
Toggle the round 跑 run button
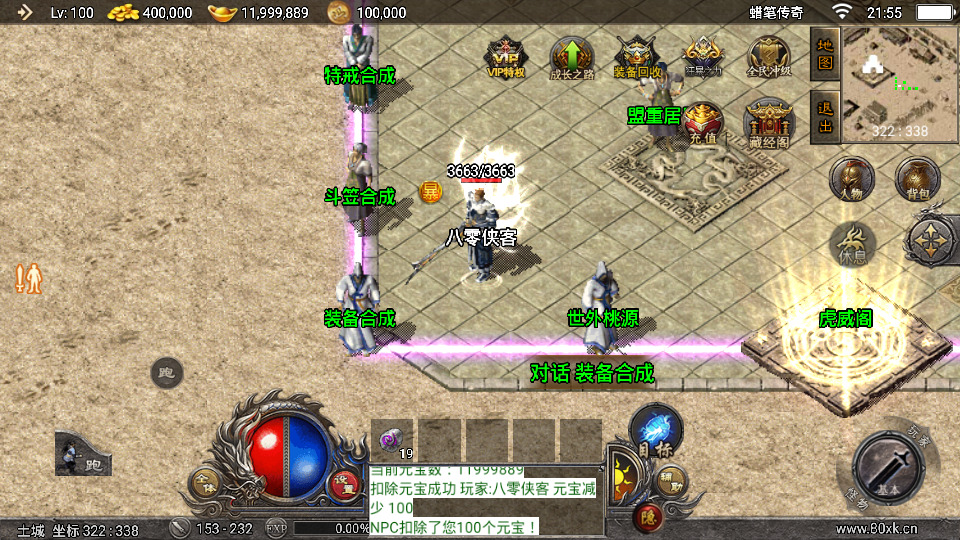(x=167, y=374)
